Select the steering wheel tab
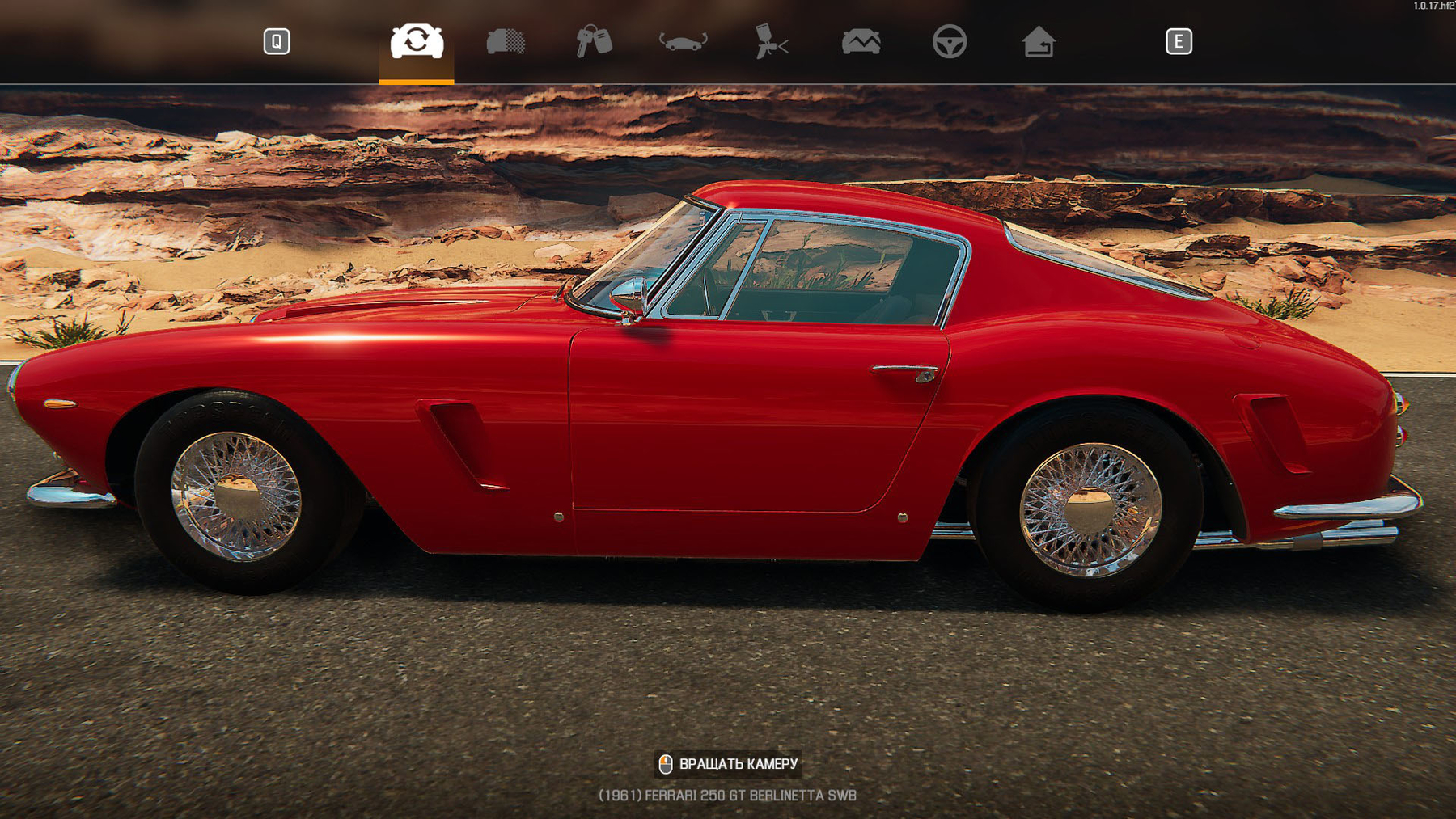 (x=949, y=41)
